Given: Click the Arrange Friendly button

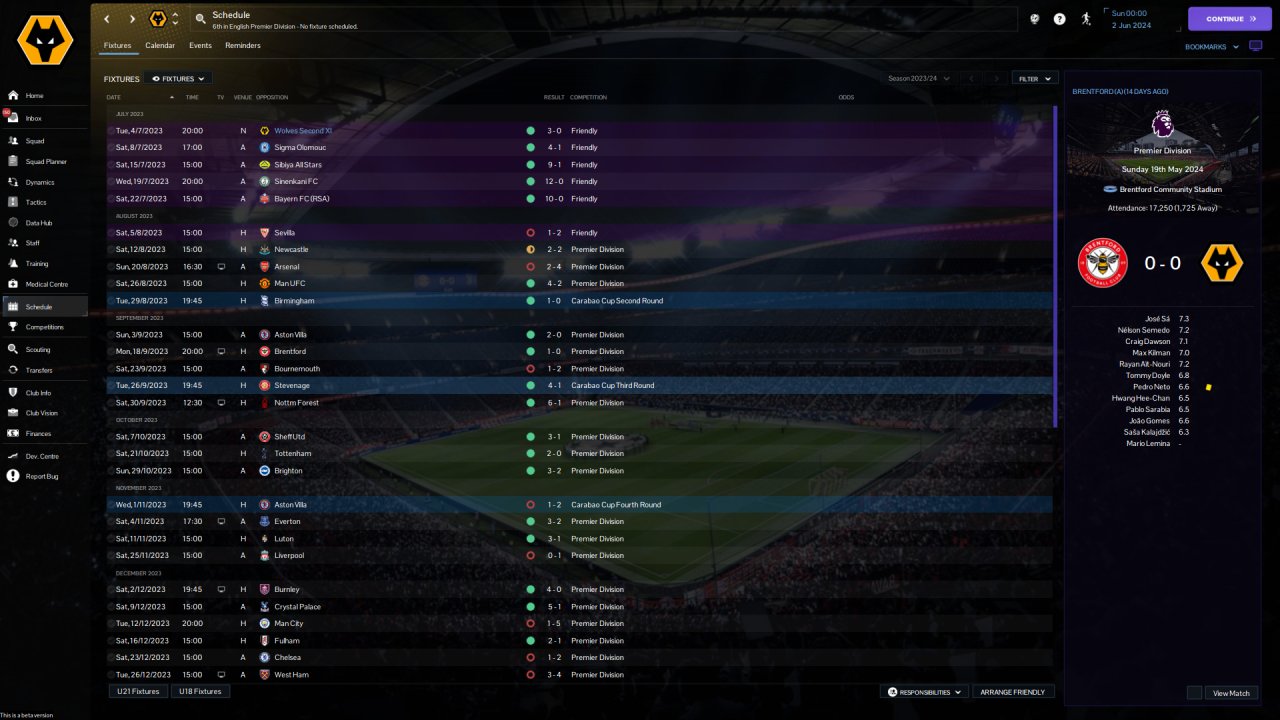Looking at the screenshot, I should pyautogui.click(x=1013, y=692).
